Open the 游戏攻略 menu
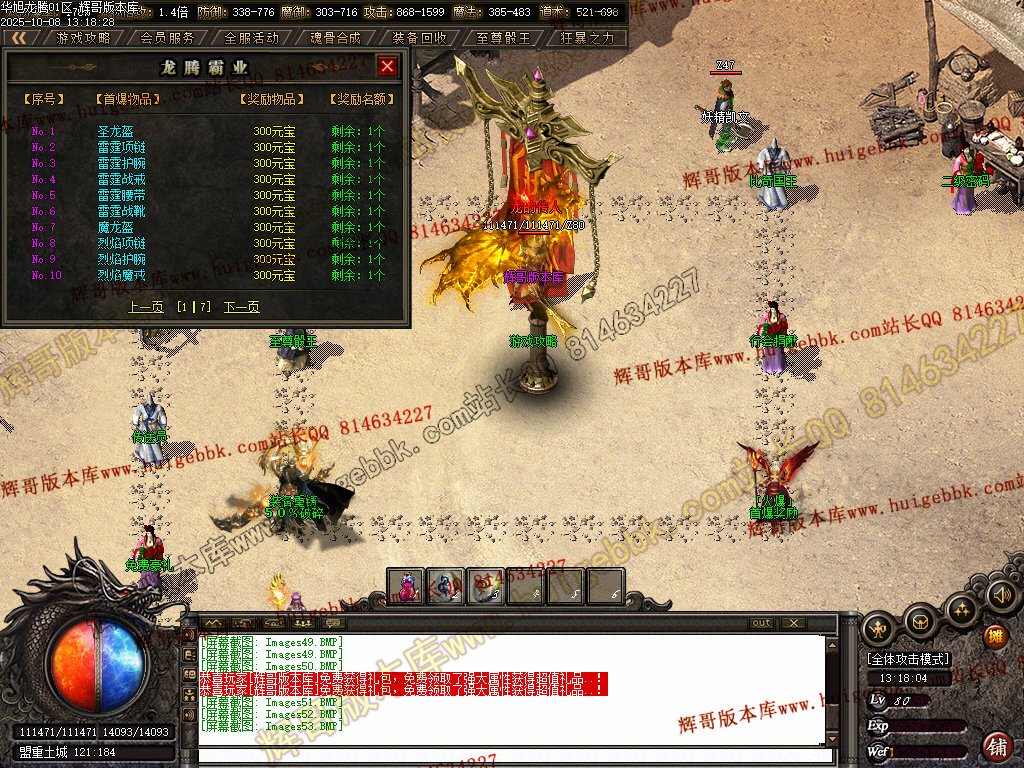 coord(83,38)
